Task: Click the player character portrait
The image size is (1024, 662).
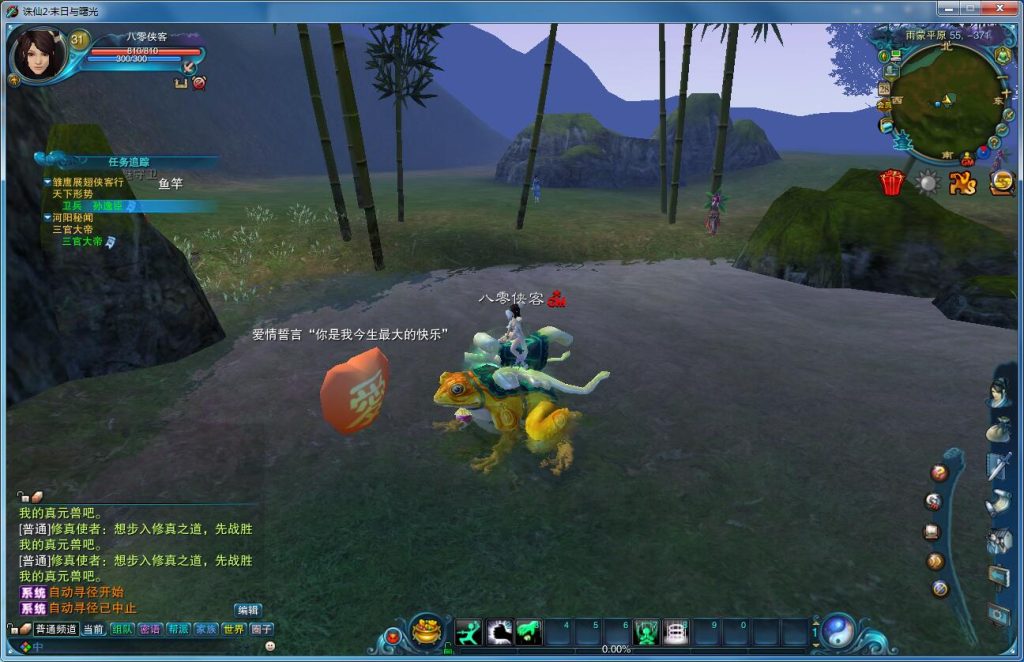Action: [38, 53]
